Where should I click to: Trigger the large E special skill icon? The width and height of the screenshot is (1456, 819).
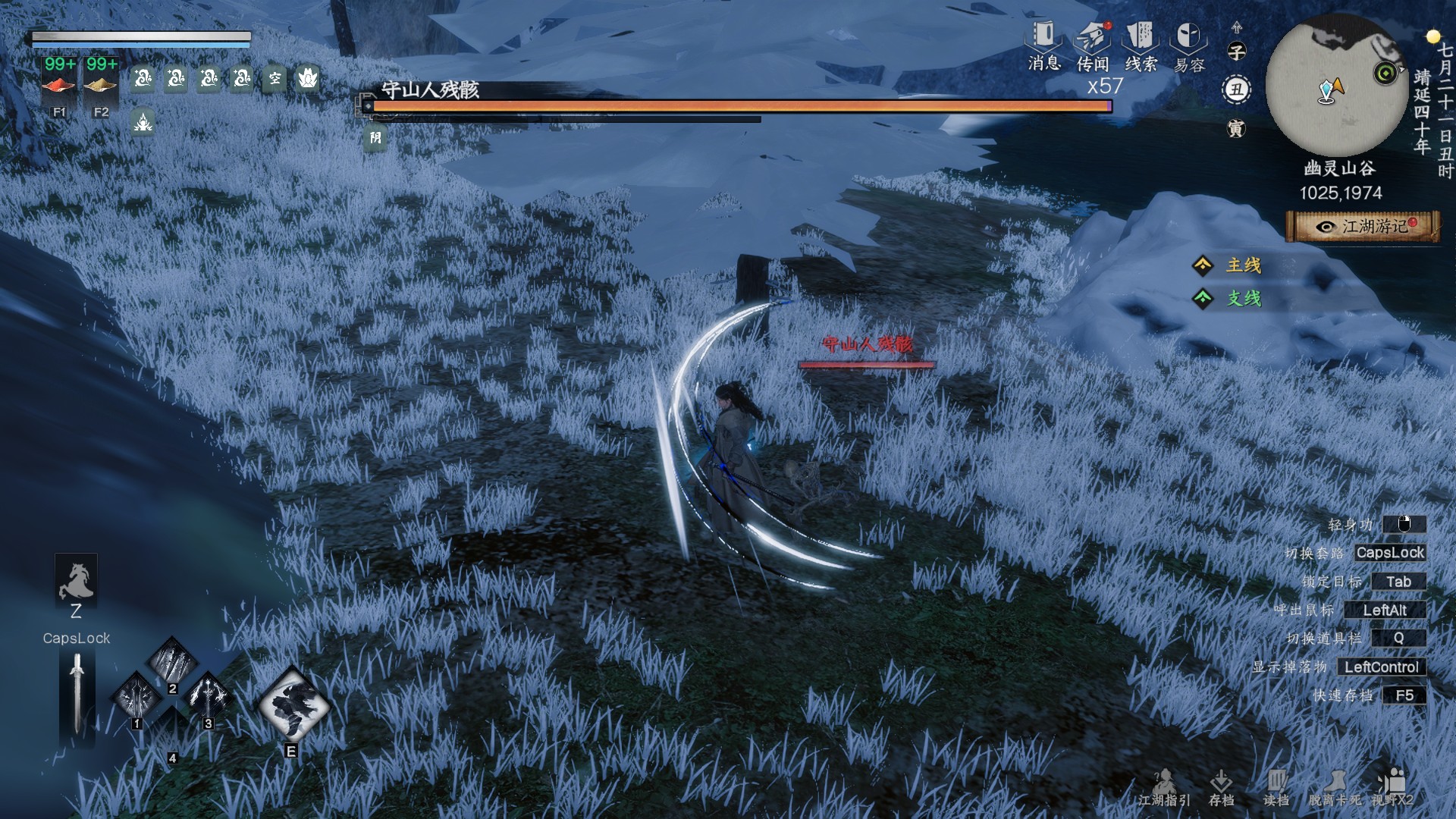[x=293, y=705]
